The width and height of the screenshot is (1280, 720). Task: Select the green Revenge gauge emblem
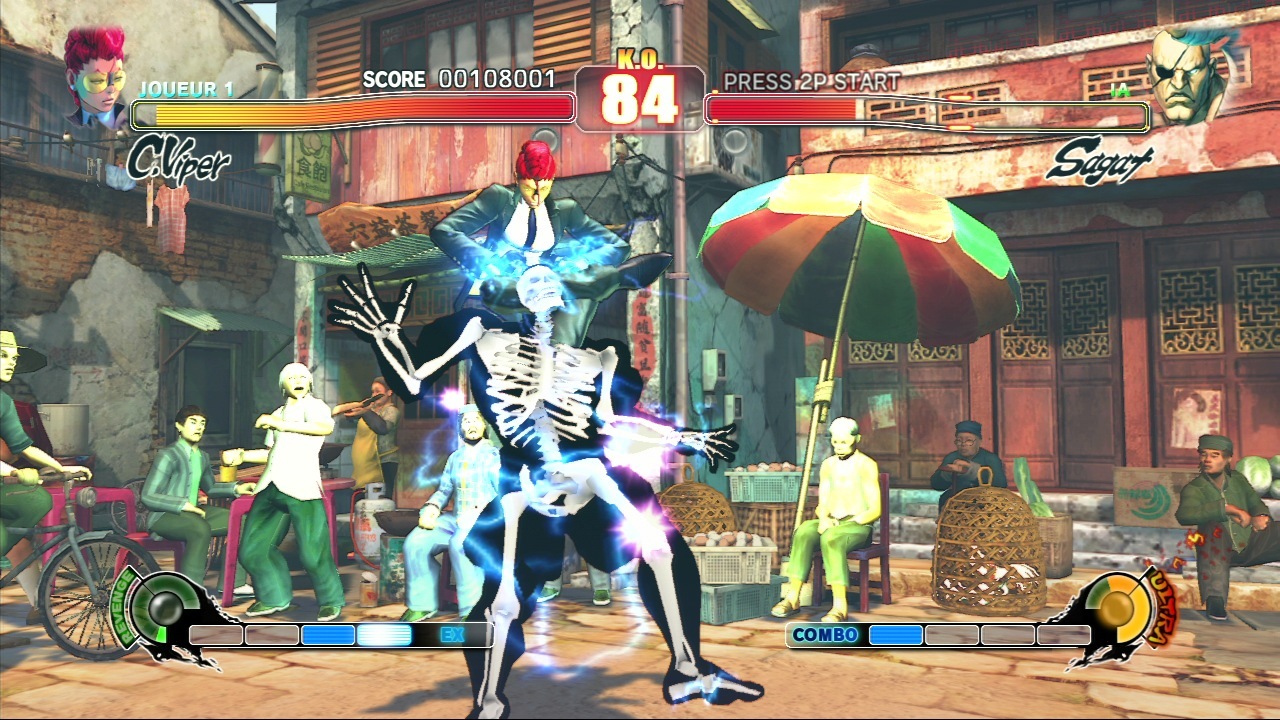point(156,606)
